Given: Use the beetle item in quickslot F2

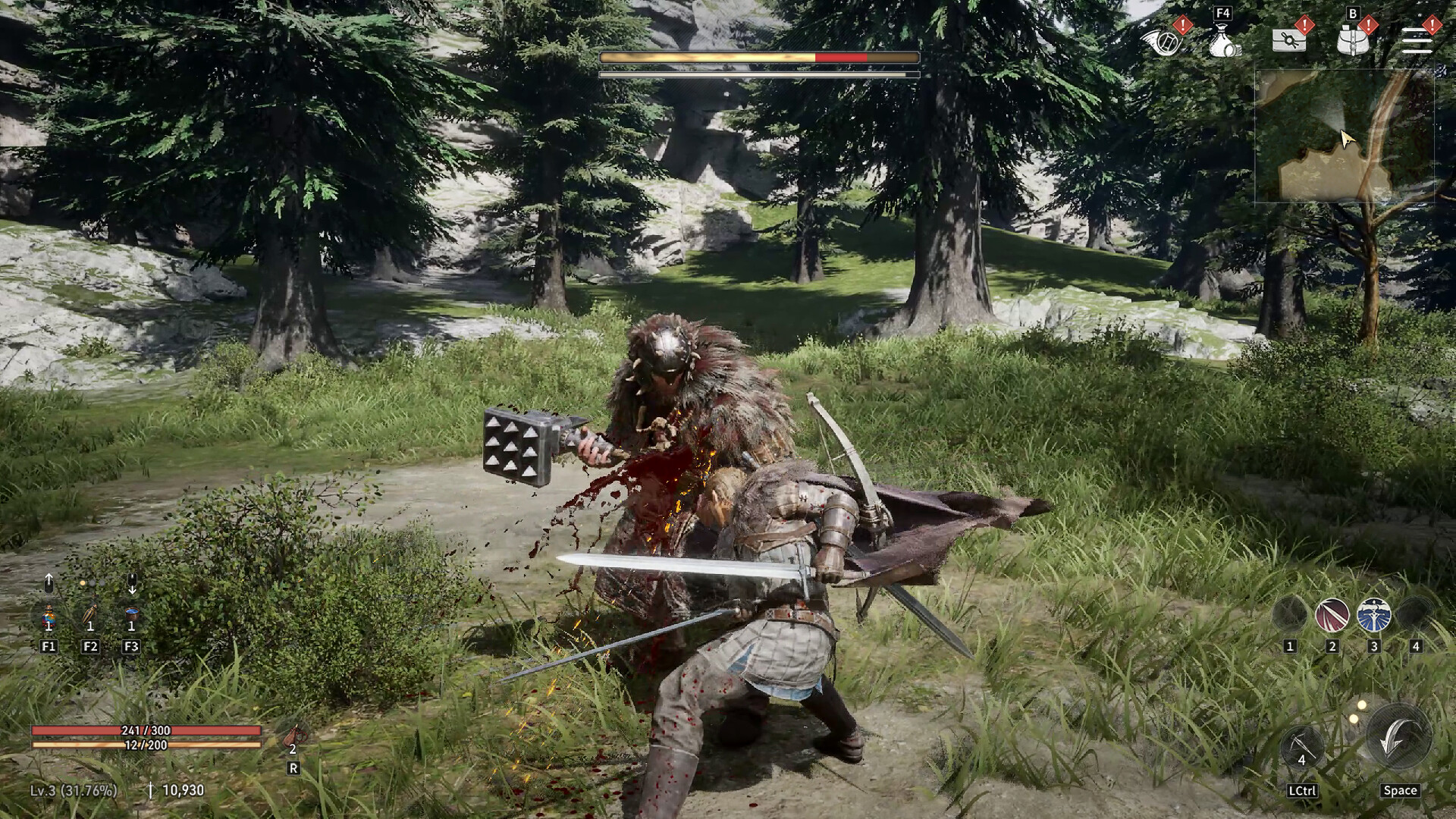Looking at the screenshot, I should point(90,616).
